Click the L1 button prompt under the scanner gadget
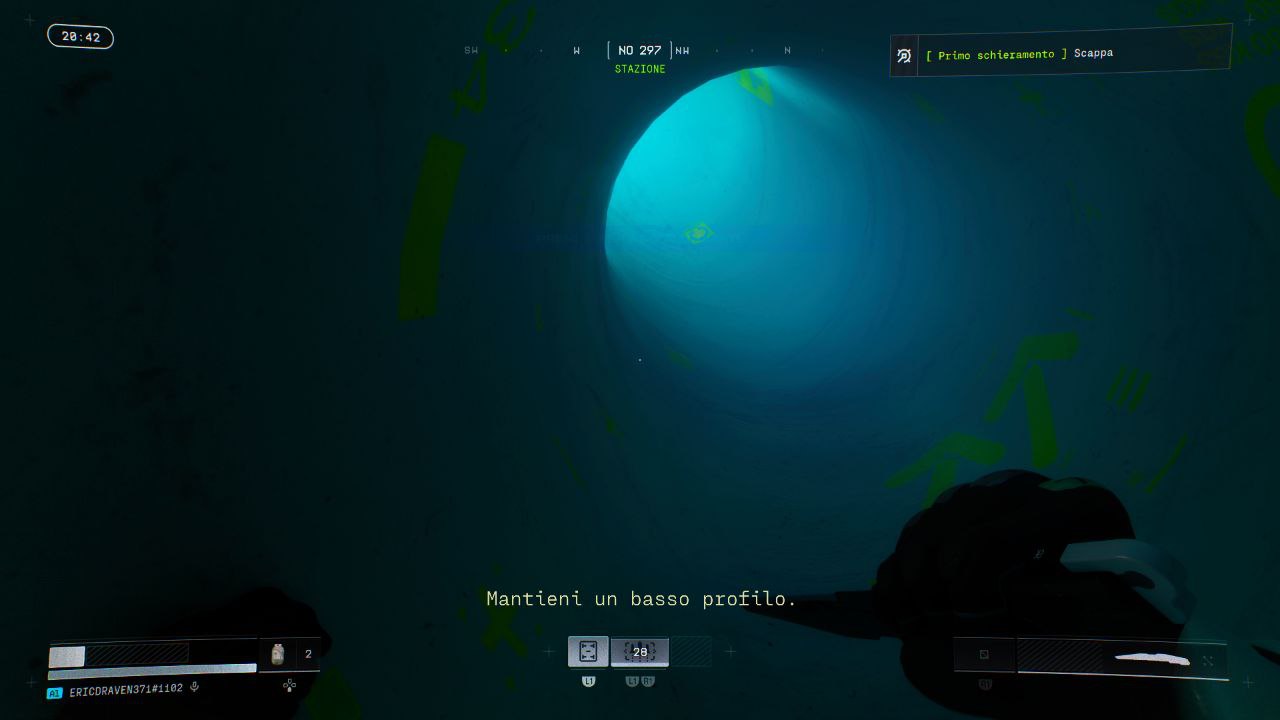Screen dimensions: 1280x720 pos(588,680)
